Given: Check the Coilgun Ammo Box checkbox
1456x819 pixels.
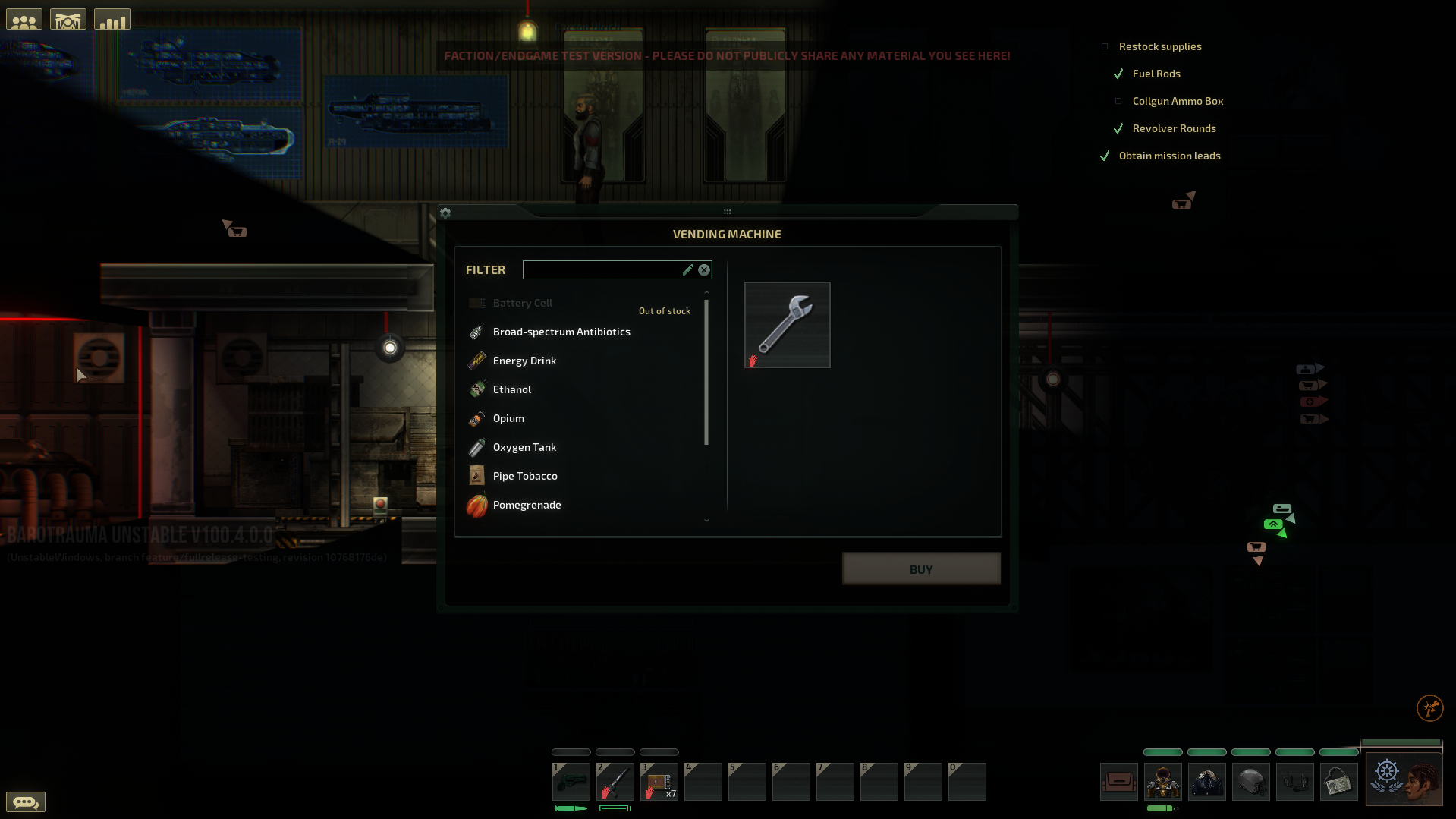Looking at the screenshot, I should [1118, 100].
